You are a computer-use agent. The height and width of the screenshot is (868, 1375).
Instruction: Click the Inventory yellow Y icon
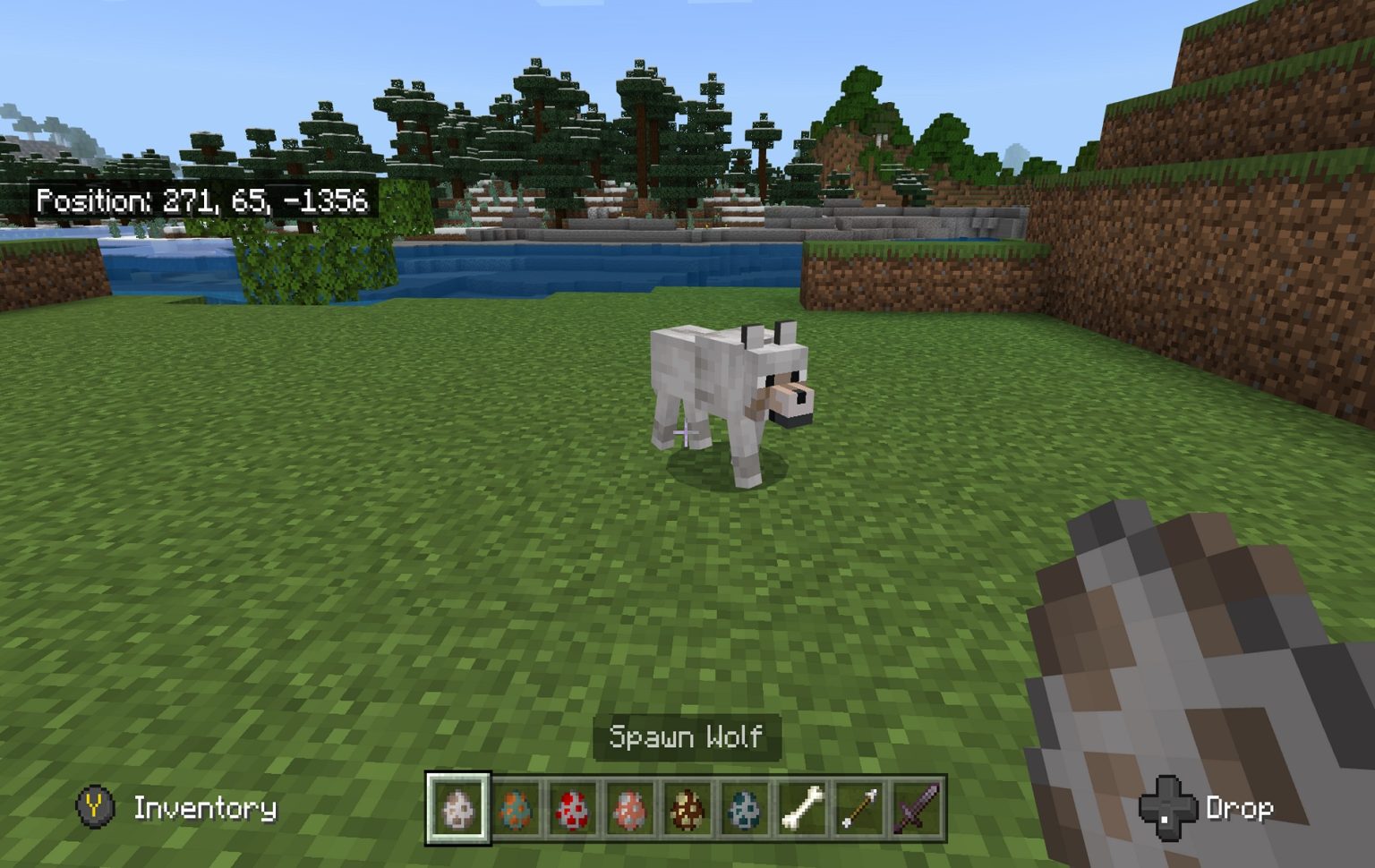pyautogui.click(x=94, y=807)
